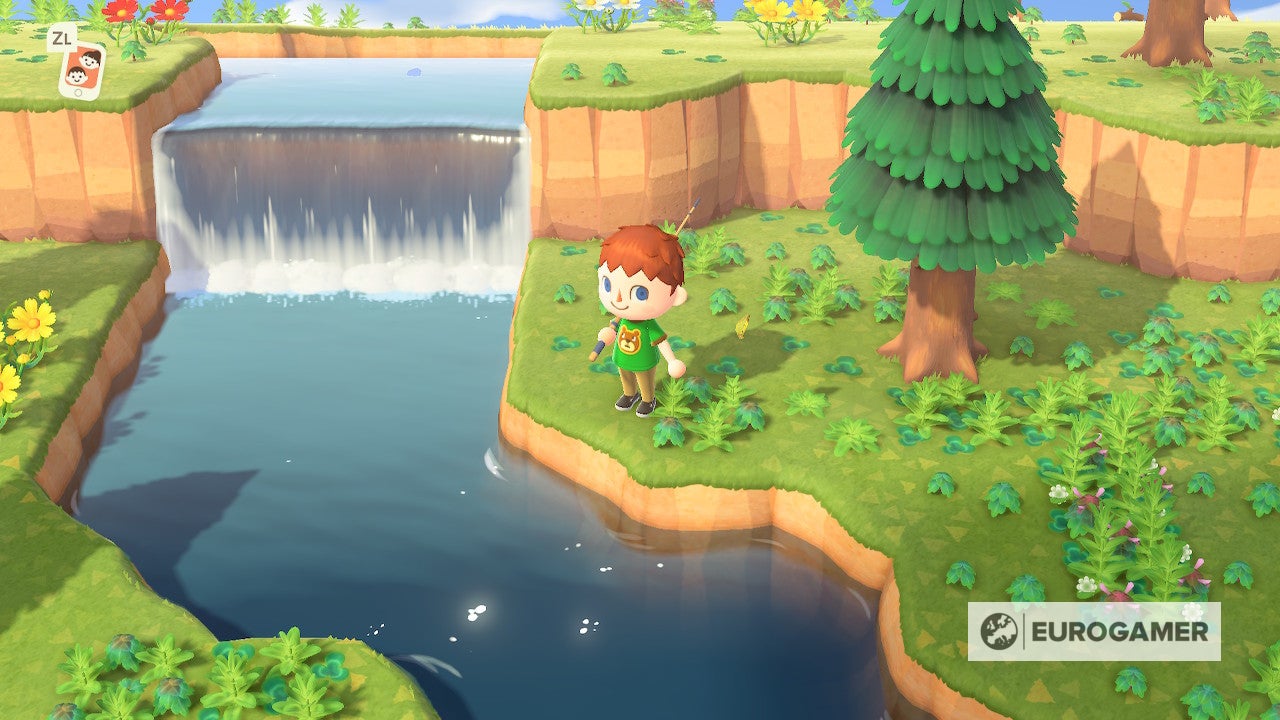Click the bear emblem on the villager's shirt

click(x=630, y=339)
